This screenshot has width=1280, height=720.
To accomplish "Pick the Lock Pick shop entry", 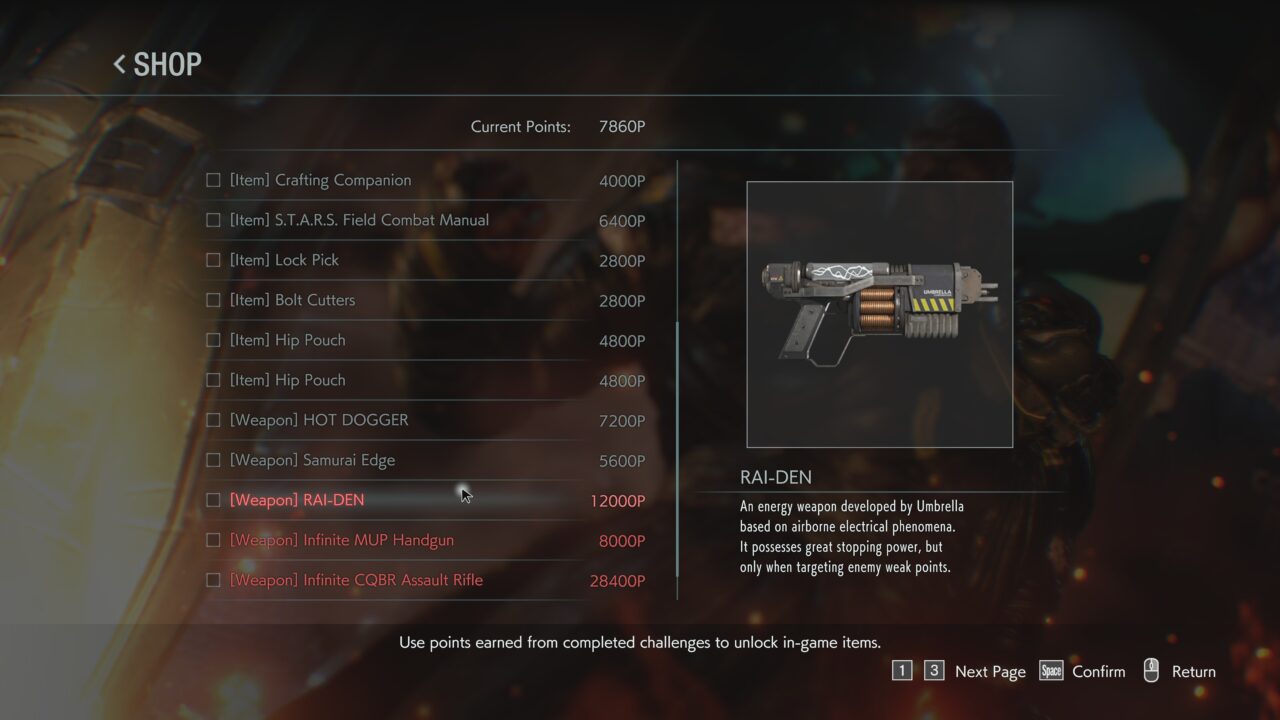I will pyautogui.click(x=284, y=261).
